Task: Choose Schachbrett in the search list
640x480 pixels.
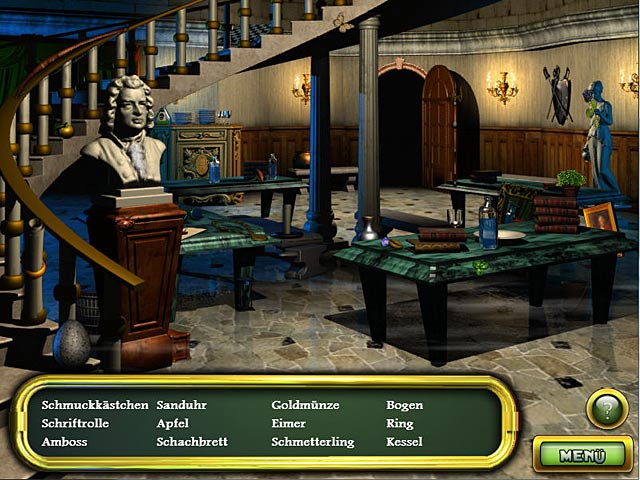Action: (192, 442)
